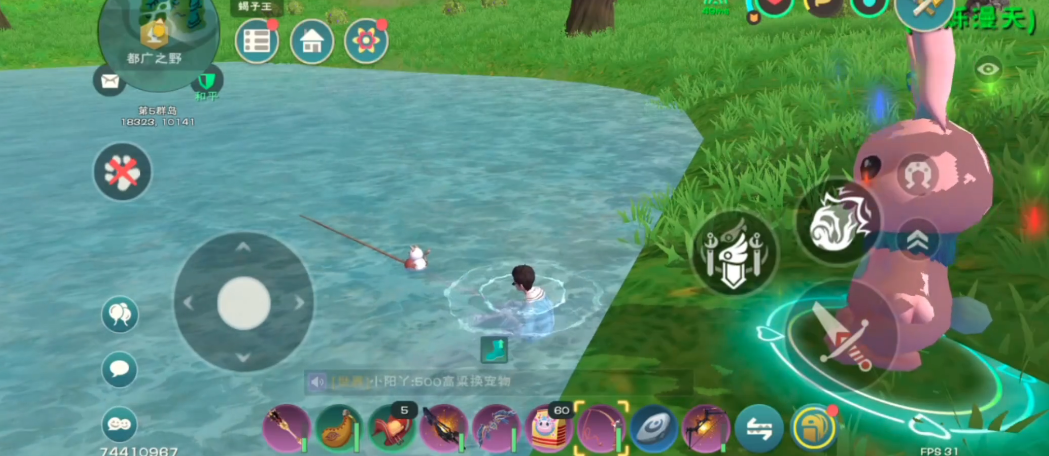The width and height of the screenshot is (1049, 456).
Task: Open the mail envelope icon
Action: click(x=109, y=80)
